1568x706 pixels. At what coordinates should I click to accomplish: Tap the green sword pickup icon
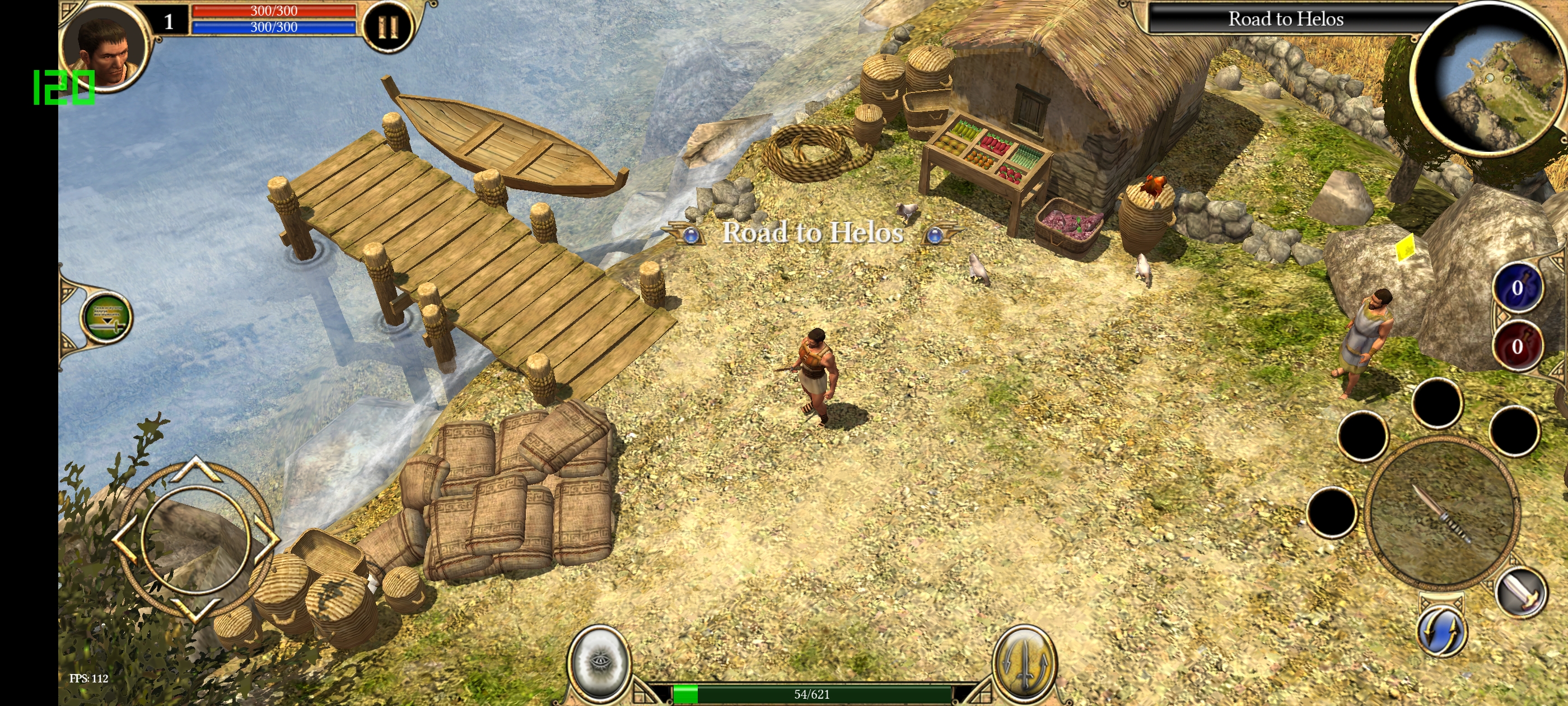[106, 317]
